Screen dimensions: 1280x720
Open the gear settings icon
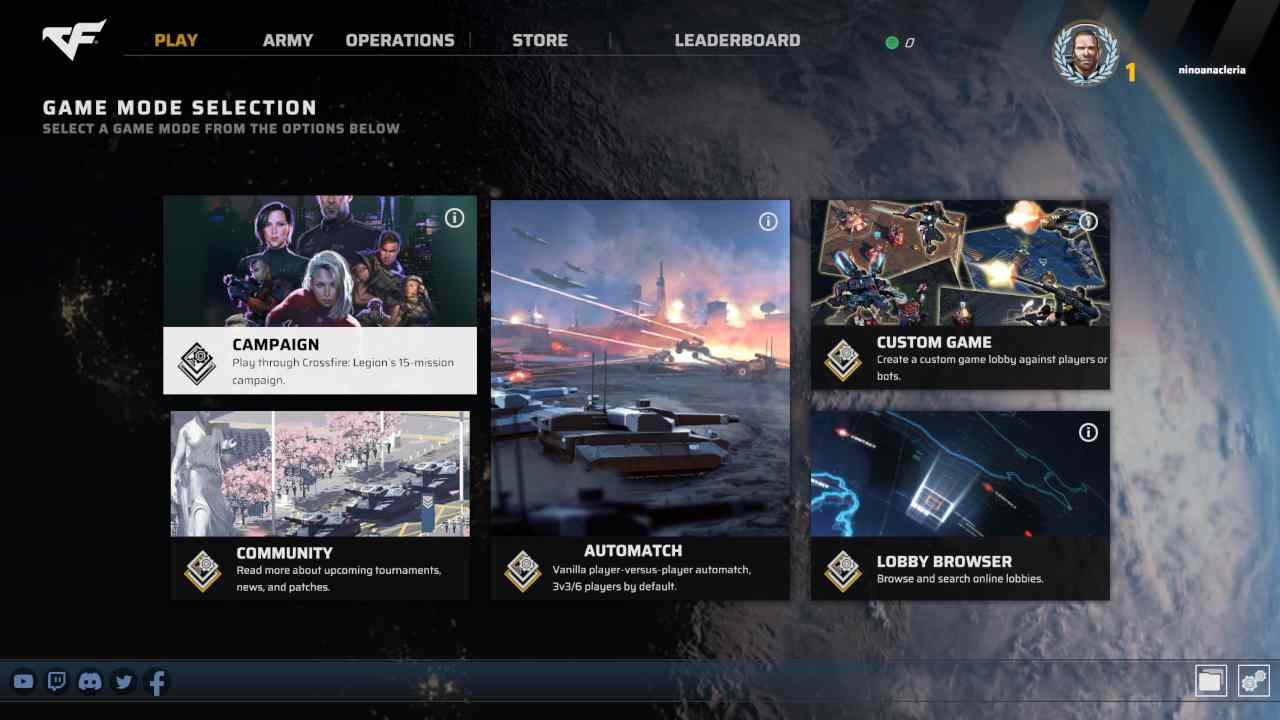[x=1253, y=681]
